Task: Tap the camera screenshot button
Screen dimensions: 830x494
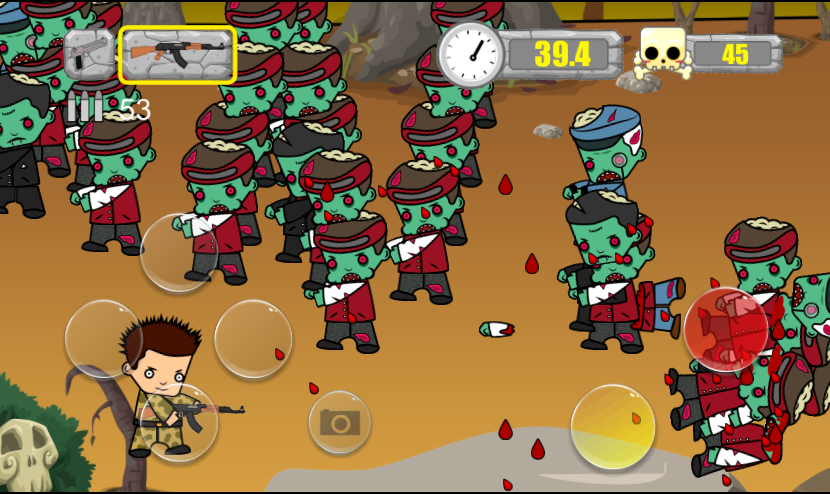Action: point(339,422)
